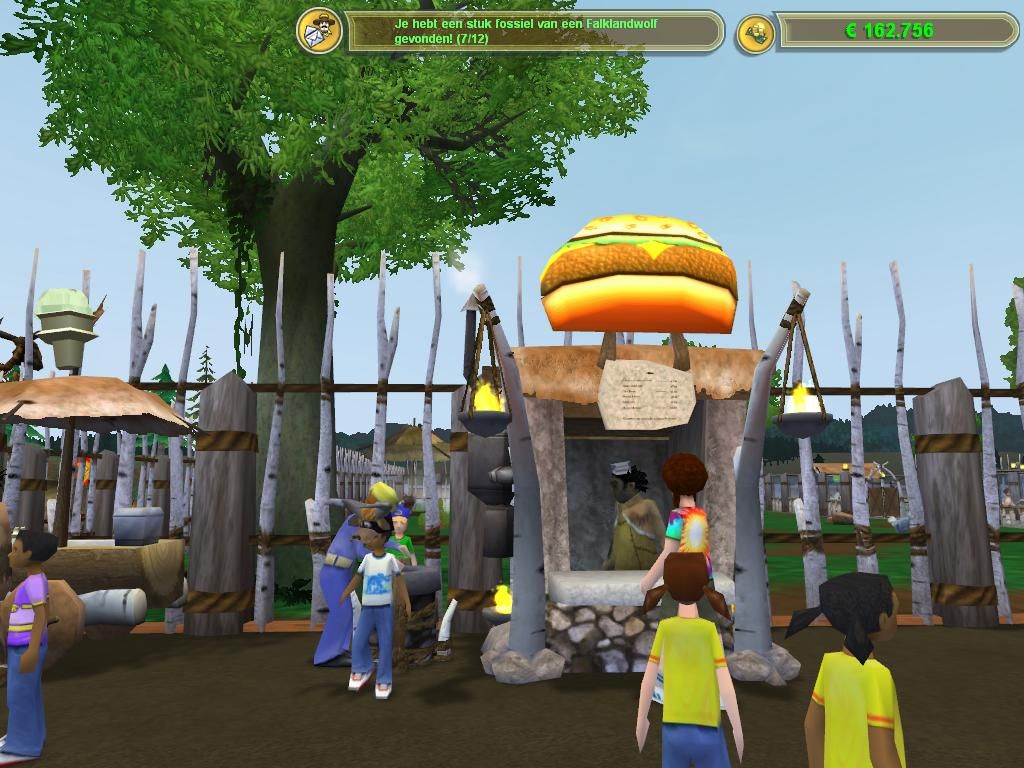This screenshot has width=1024, height=768.
Task: Click the Falklandwolf fossil notification message
Action: (x=533, y=31)
